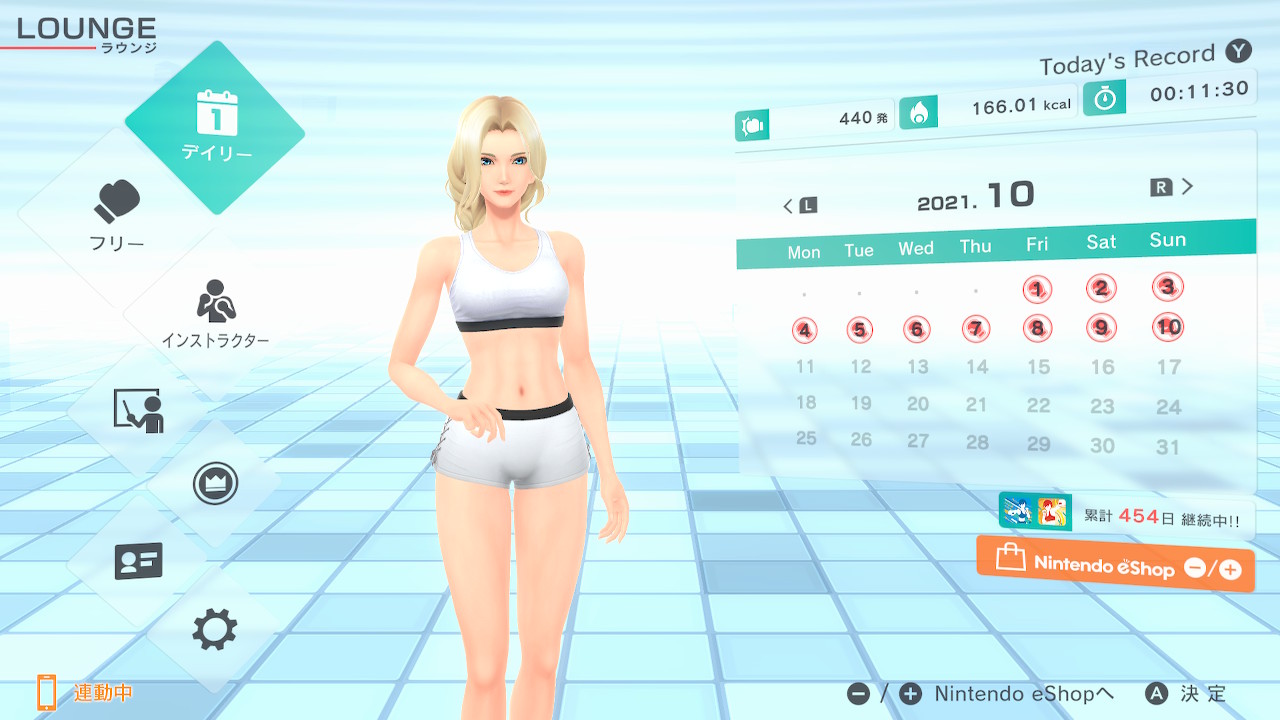This screenshot has height=720, width=1280.
Task: Open the デイリー daily workout menu
Action: tap(215, 127)
